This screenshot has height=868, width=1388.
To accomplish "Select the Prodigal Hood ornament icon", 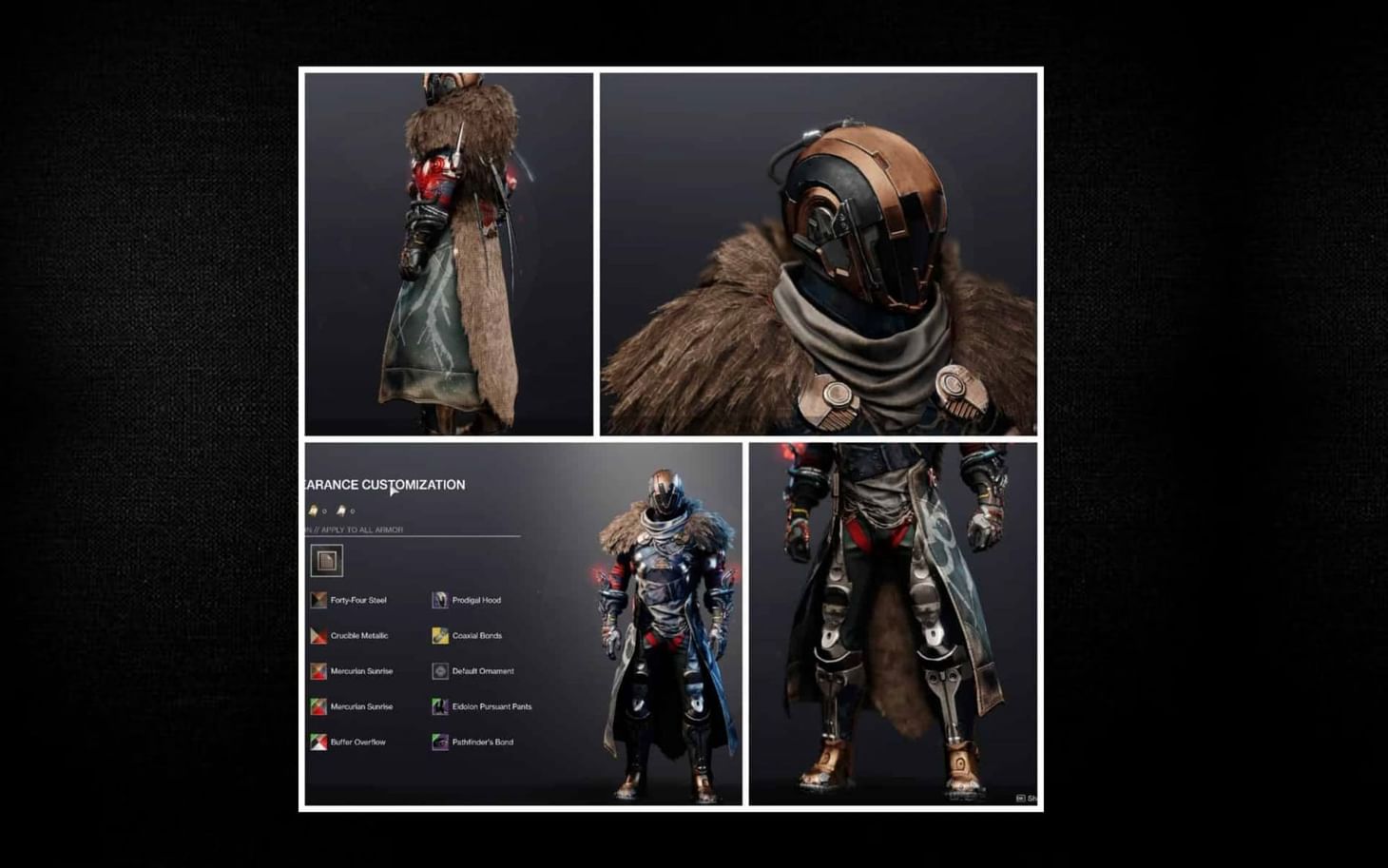I will [439, 598].
